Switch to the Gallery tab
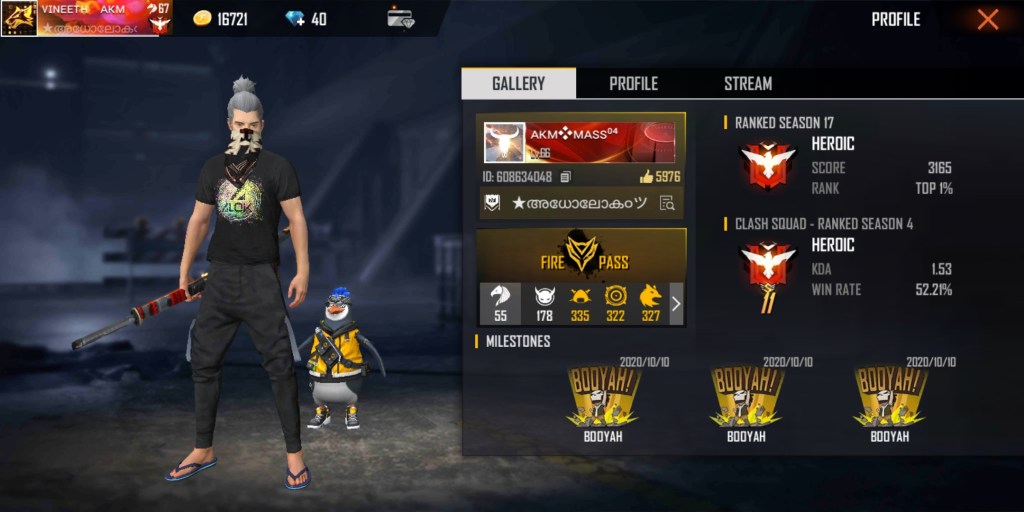This screenshot has height=512, width=1024. click(518, 83)
